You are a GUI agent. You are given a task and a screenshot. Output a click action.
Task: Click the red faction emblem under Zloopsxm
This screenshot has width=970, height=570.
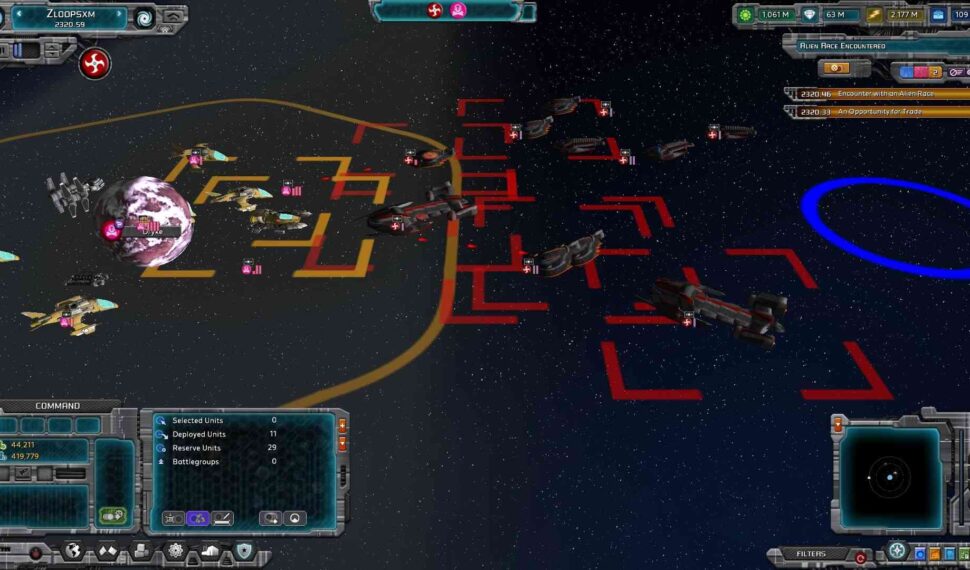pyautogui.click(x=94, y=63)
